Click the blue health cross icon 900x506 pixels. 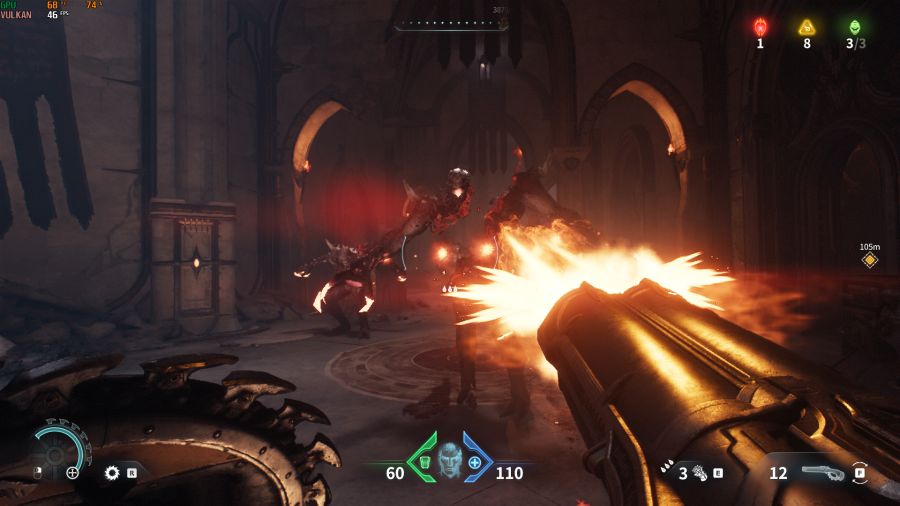click(475, 463)
